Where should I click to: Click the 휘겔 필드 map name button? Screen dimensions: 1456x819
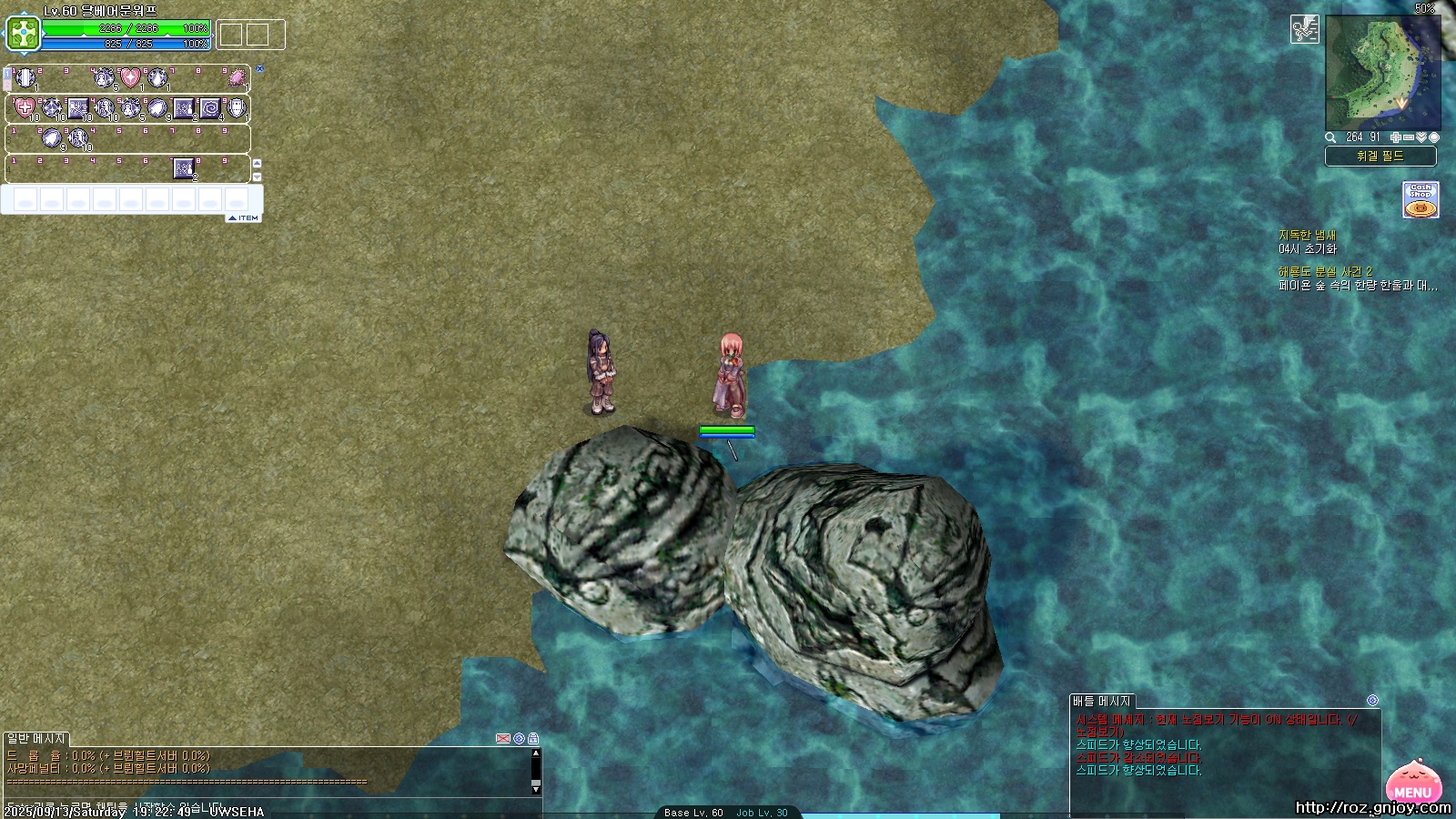click(1380, 157)
